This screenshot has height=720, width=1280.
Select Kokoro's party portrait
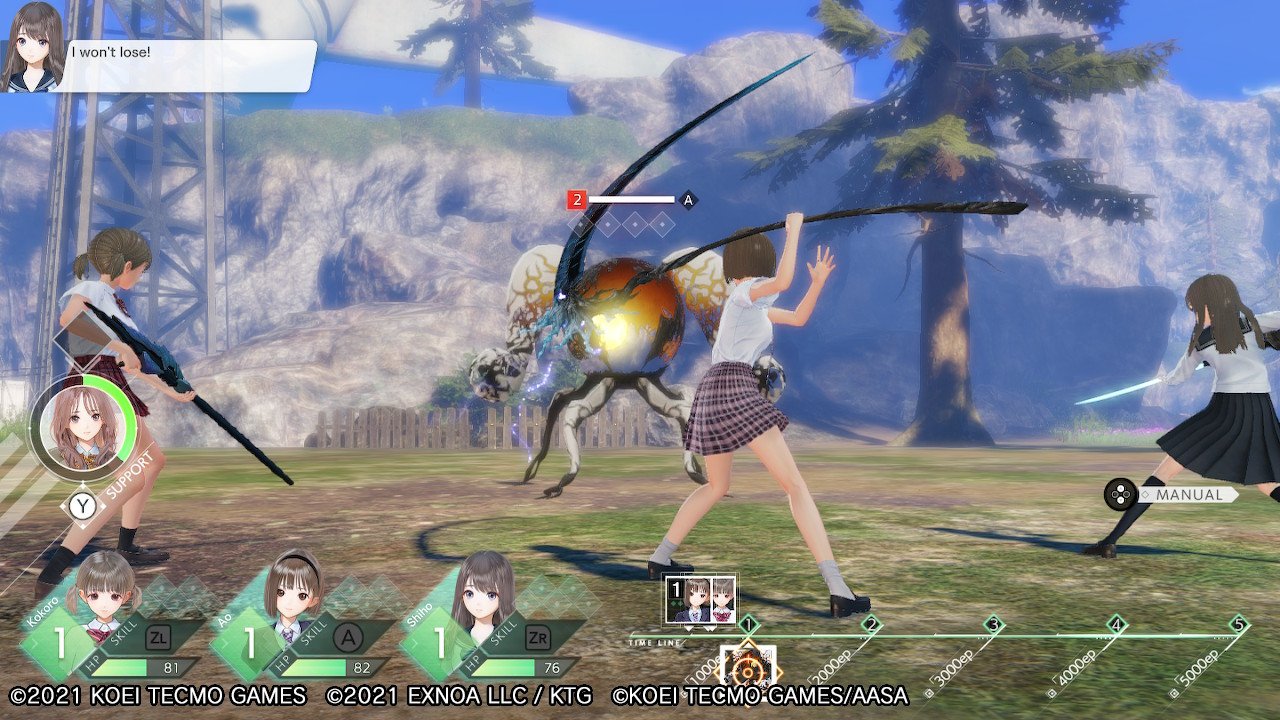click(x=104, y=596)
